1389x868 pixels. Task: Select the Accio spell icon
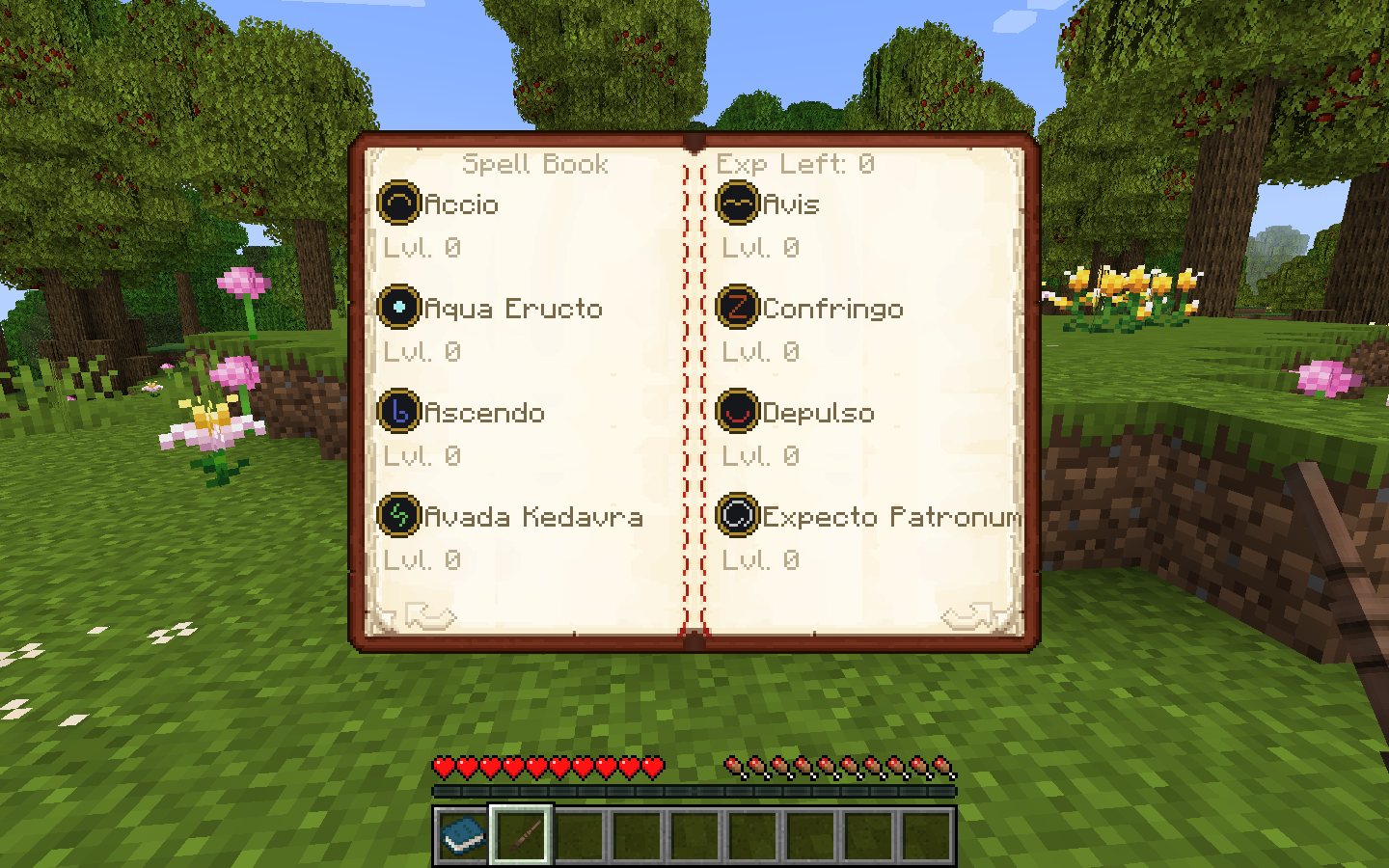click(401, 204)
